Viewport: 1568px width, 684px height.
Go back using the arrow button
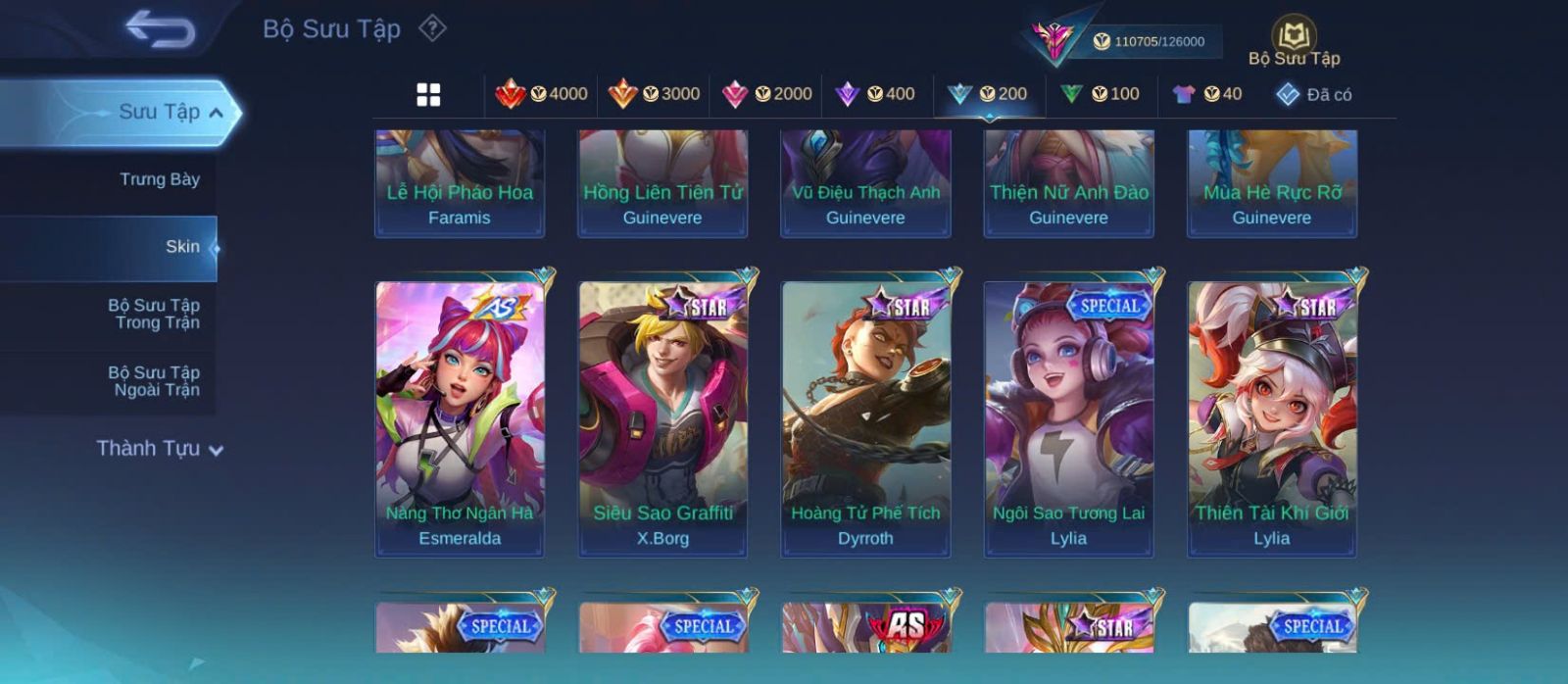160,29
